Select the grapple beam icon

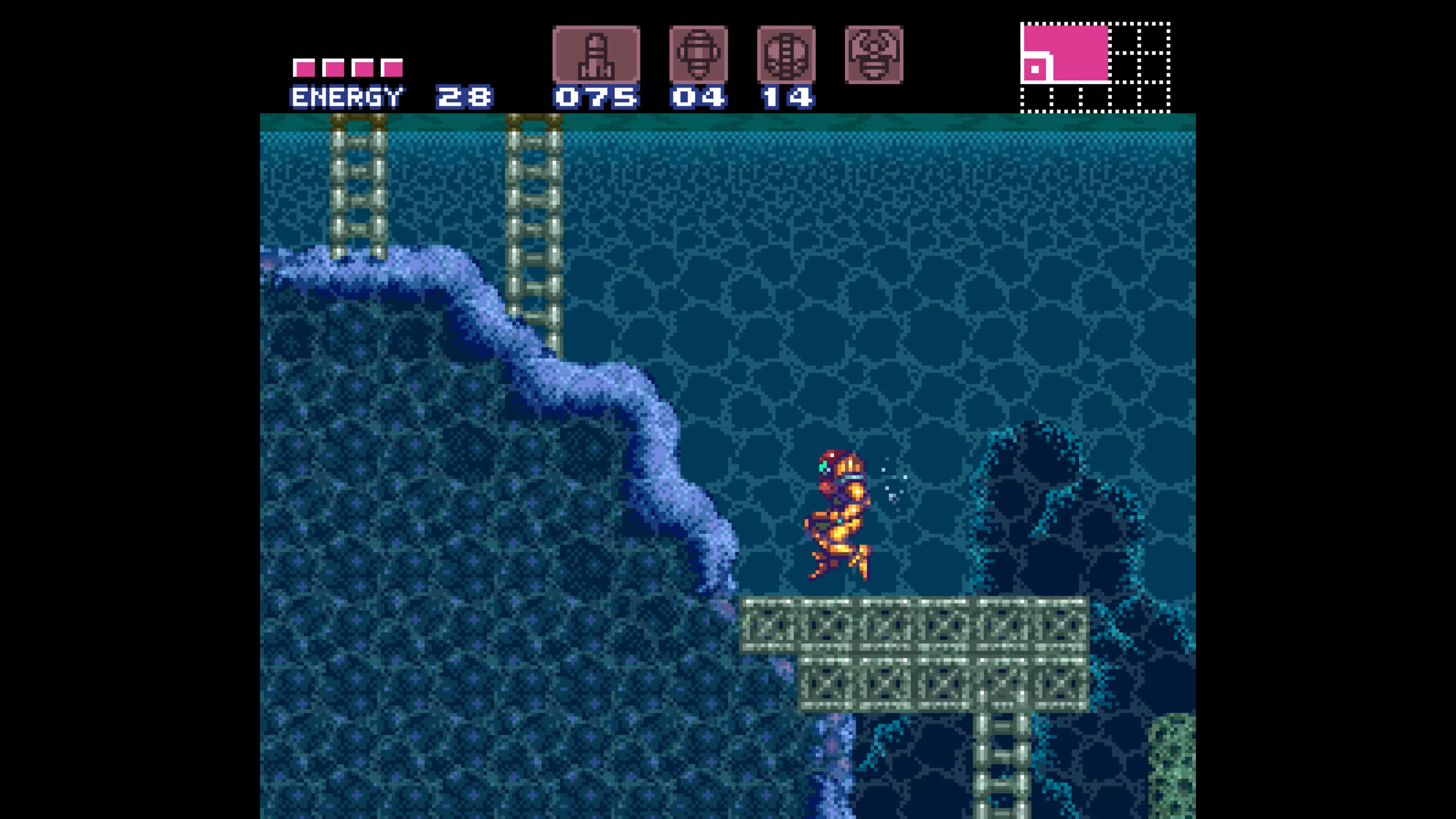pyautogui.click(x=874, y=55)
